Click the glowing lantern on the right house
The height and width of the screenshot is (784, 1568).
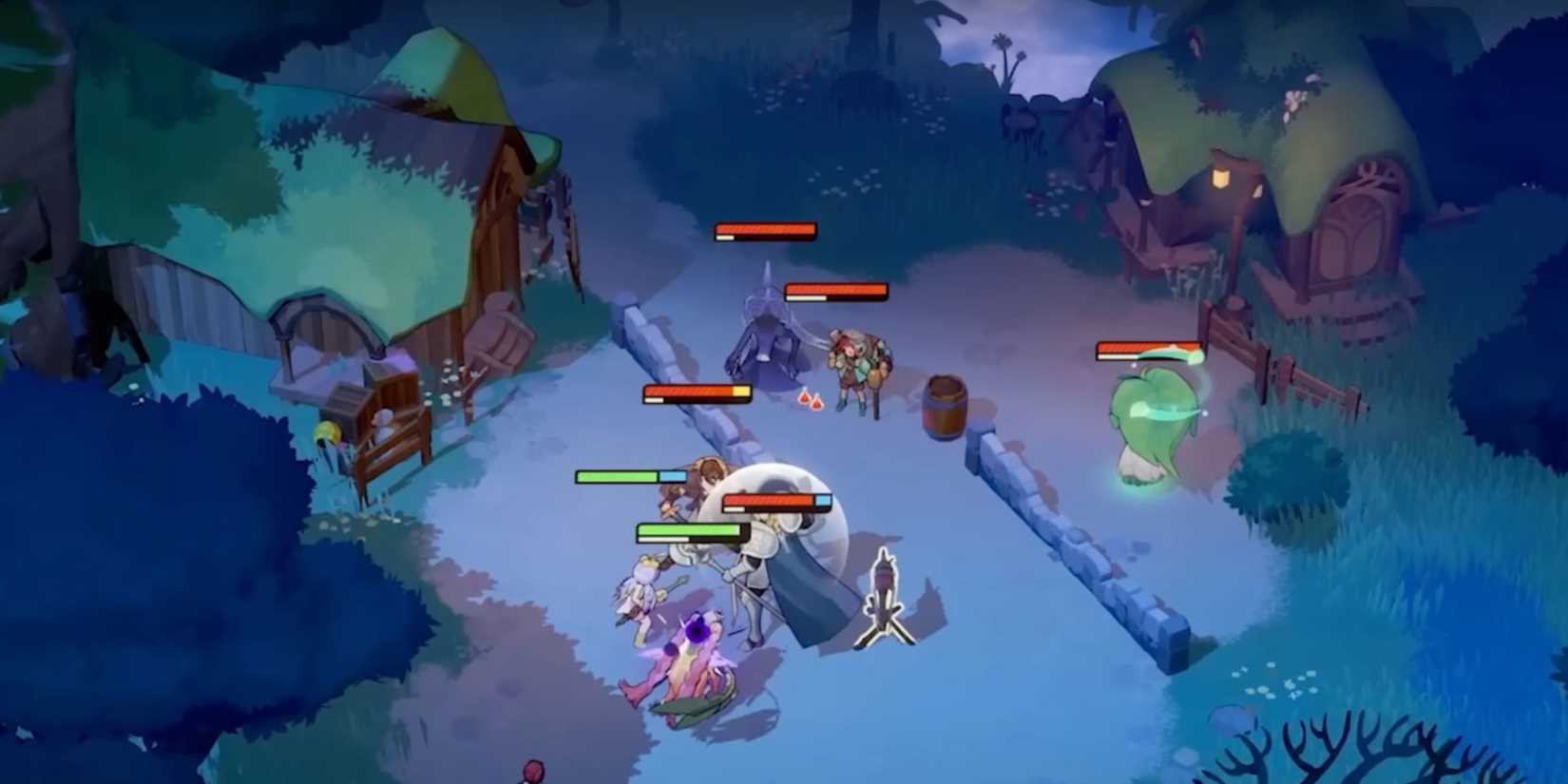(1221, 181)
